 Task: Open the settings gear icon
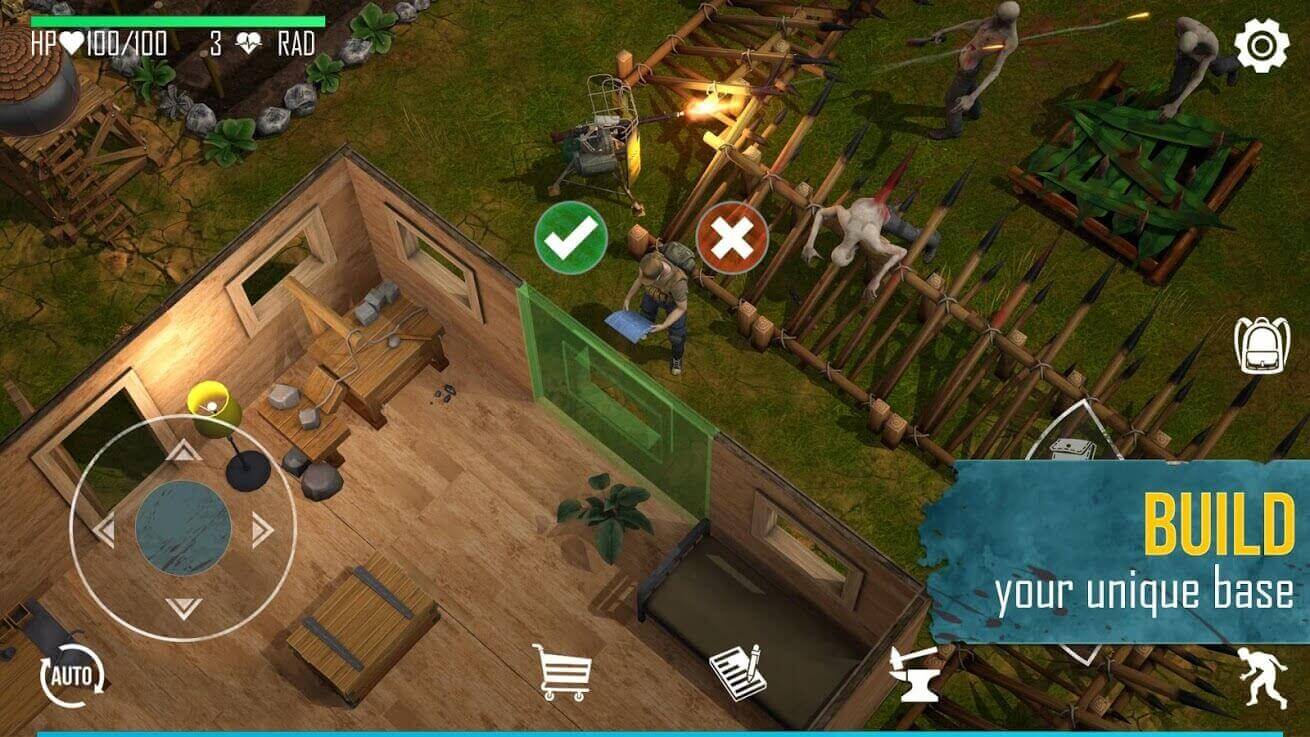point(1260,45)
